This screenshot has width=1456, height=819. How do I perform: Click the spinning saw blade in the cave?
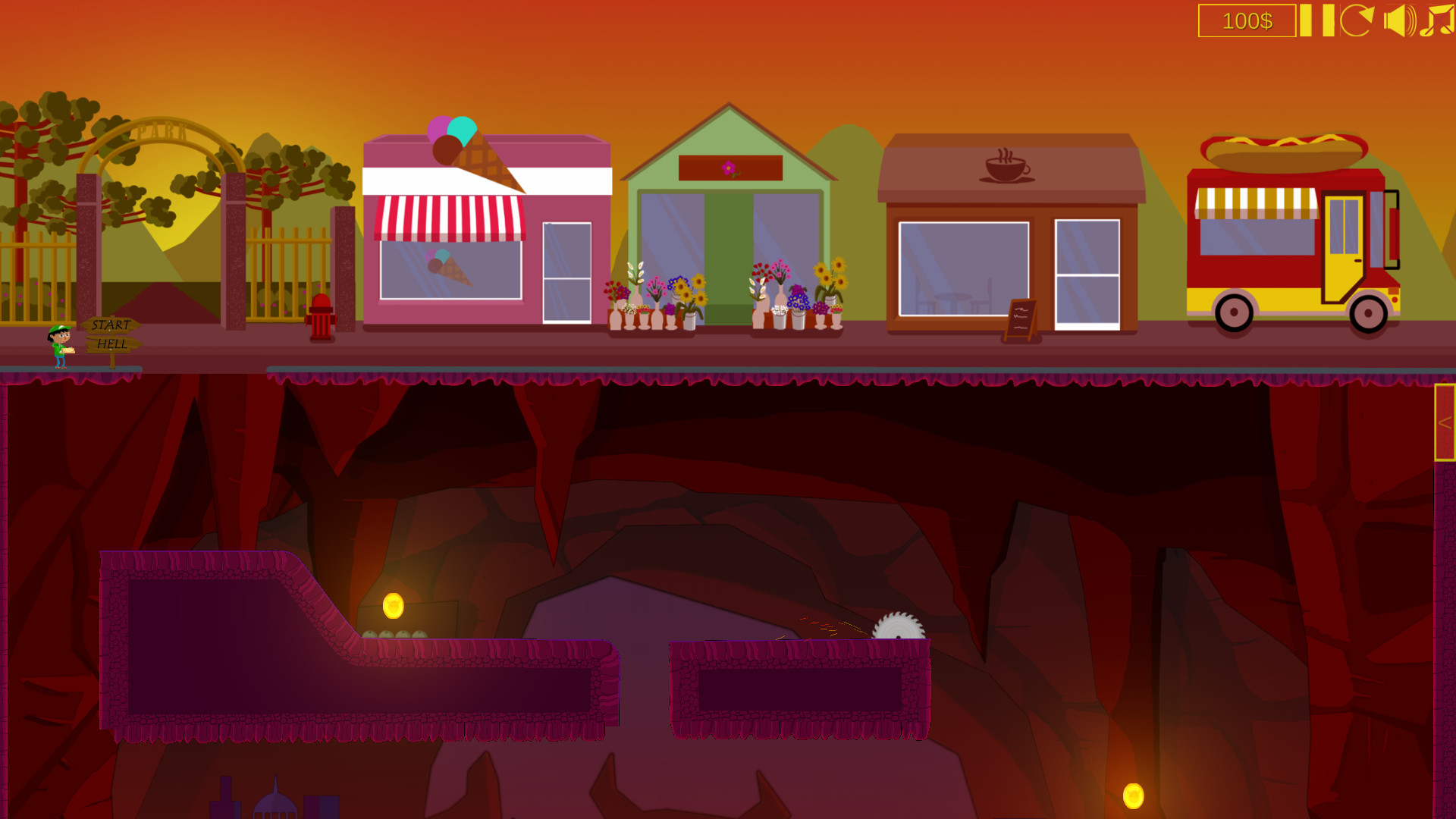tap(899, 625)
